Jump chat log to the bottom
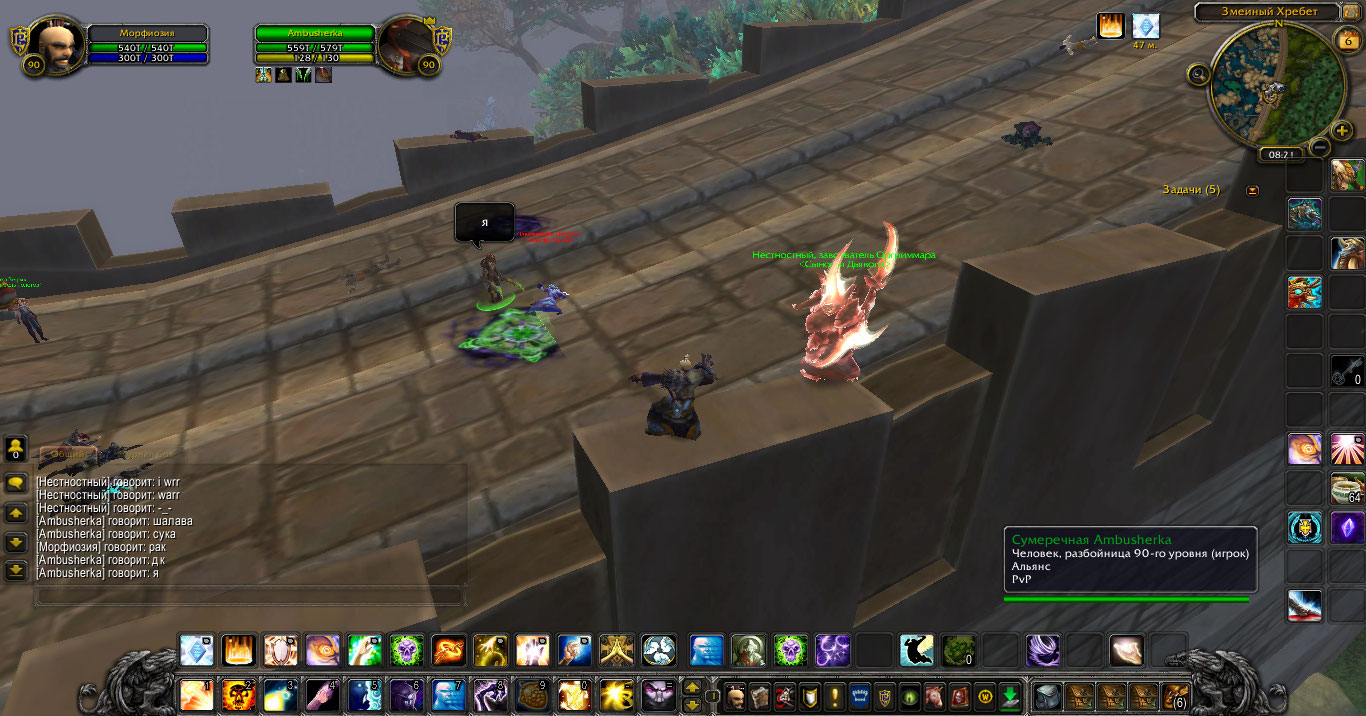The image size is (1366, 716). (x=16, y=571)
